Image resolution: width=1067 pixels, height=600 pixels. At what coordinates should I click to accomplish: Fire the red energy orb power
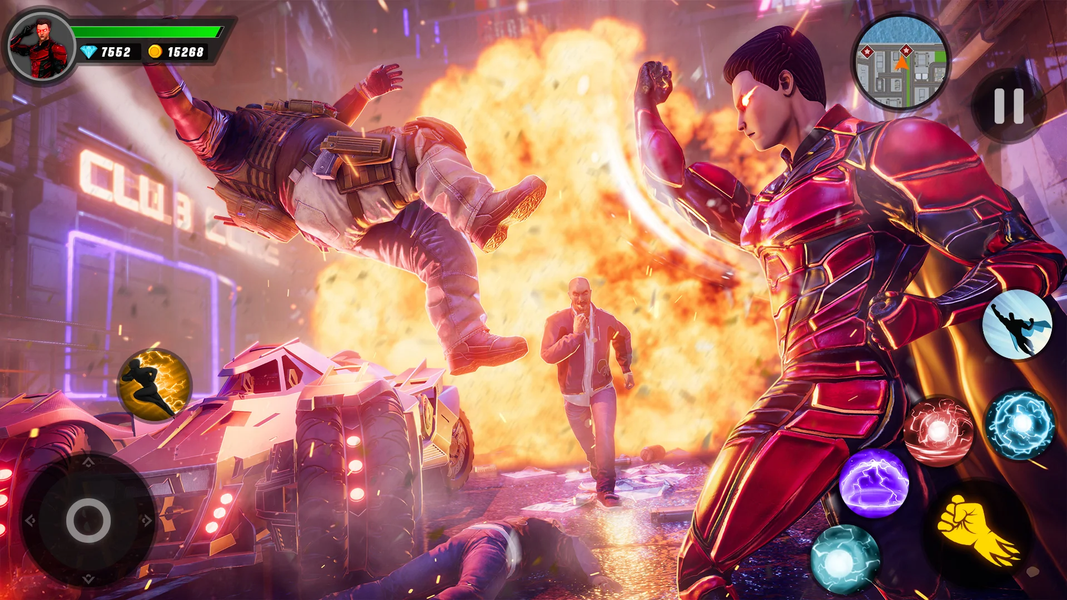[938, 432]
